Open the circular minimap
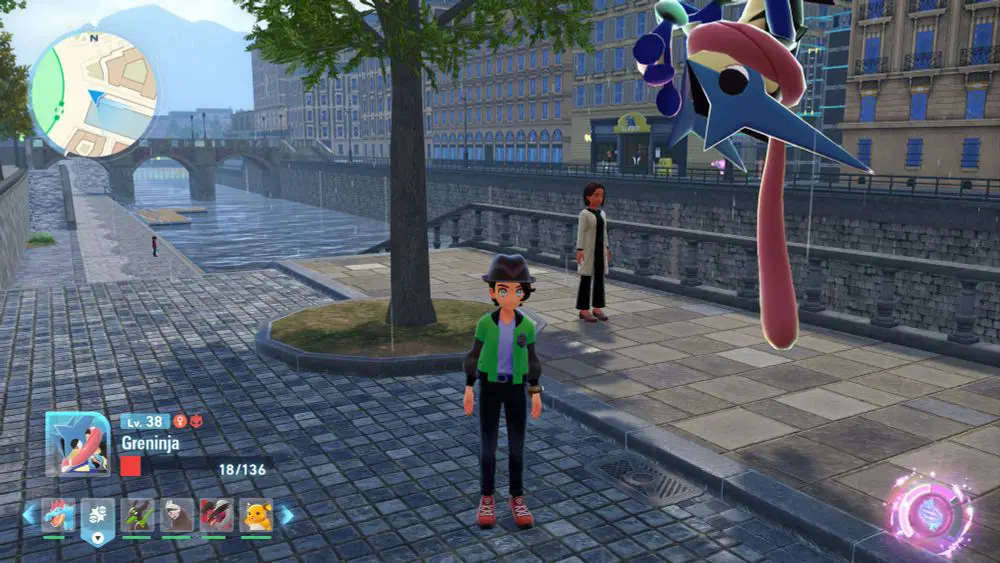Screen dimensions: 1000x563 [93, 92]
